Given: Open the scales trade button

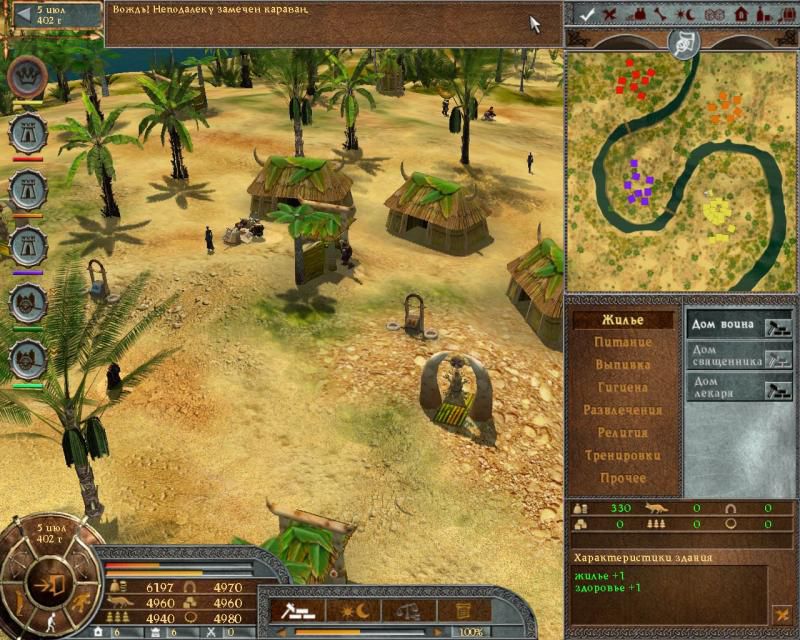Looking at the screenshot, I should click(x=407, y=610).
